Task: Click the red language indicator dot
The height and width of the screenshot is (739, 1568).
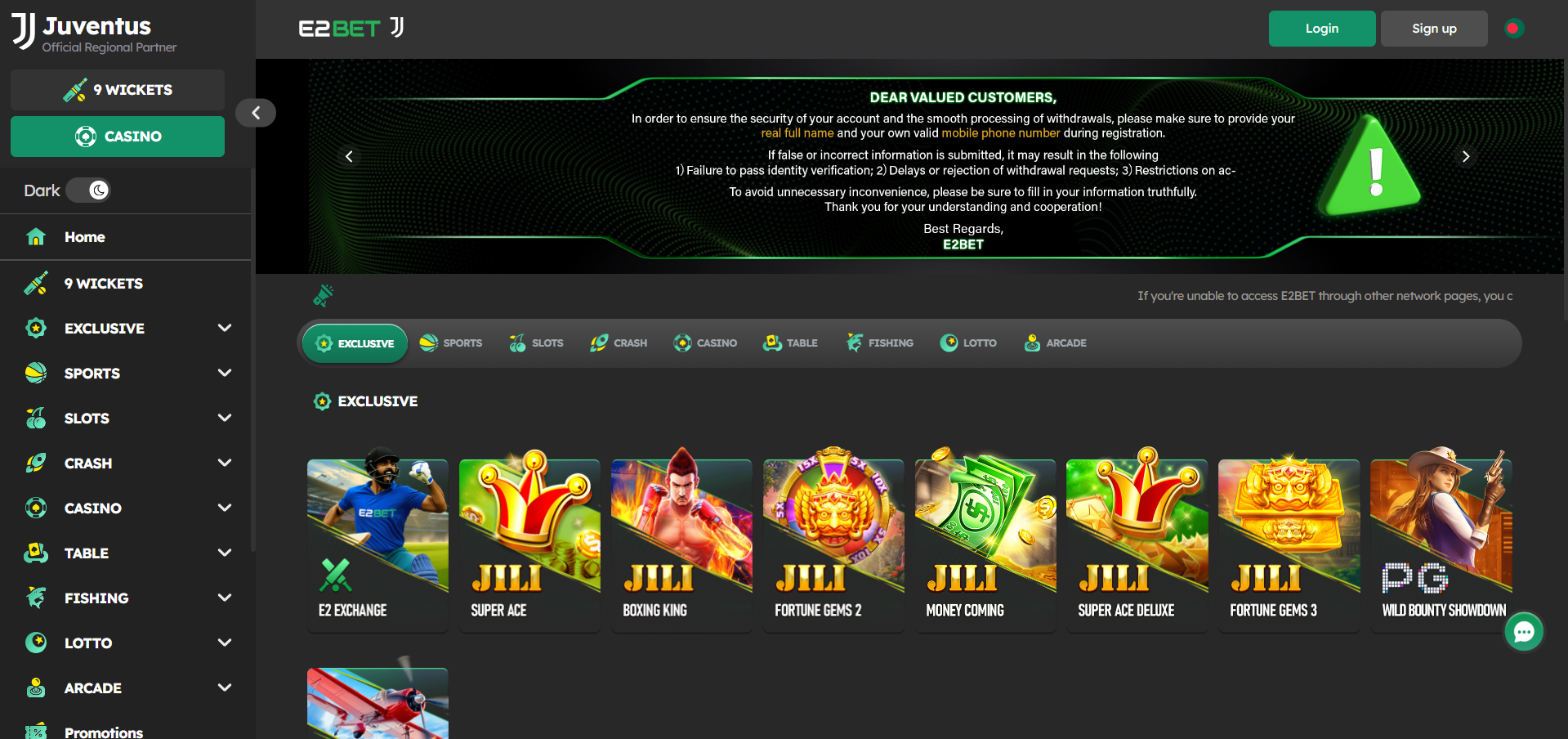Action: pyautogui.click(x=1513, y=27)
